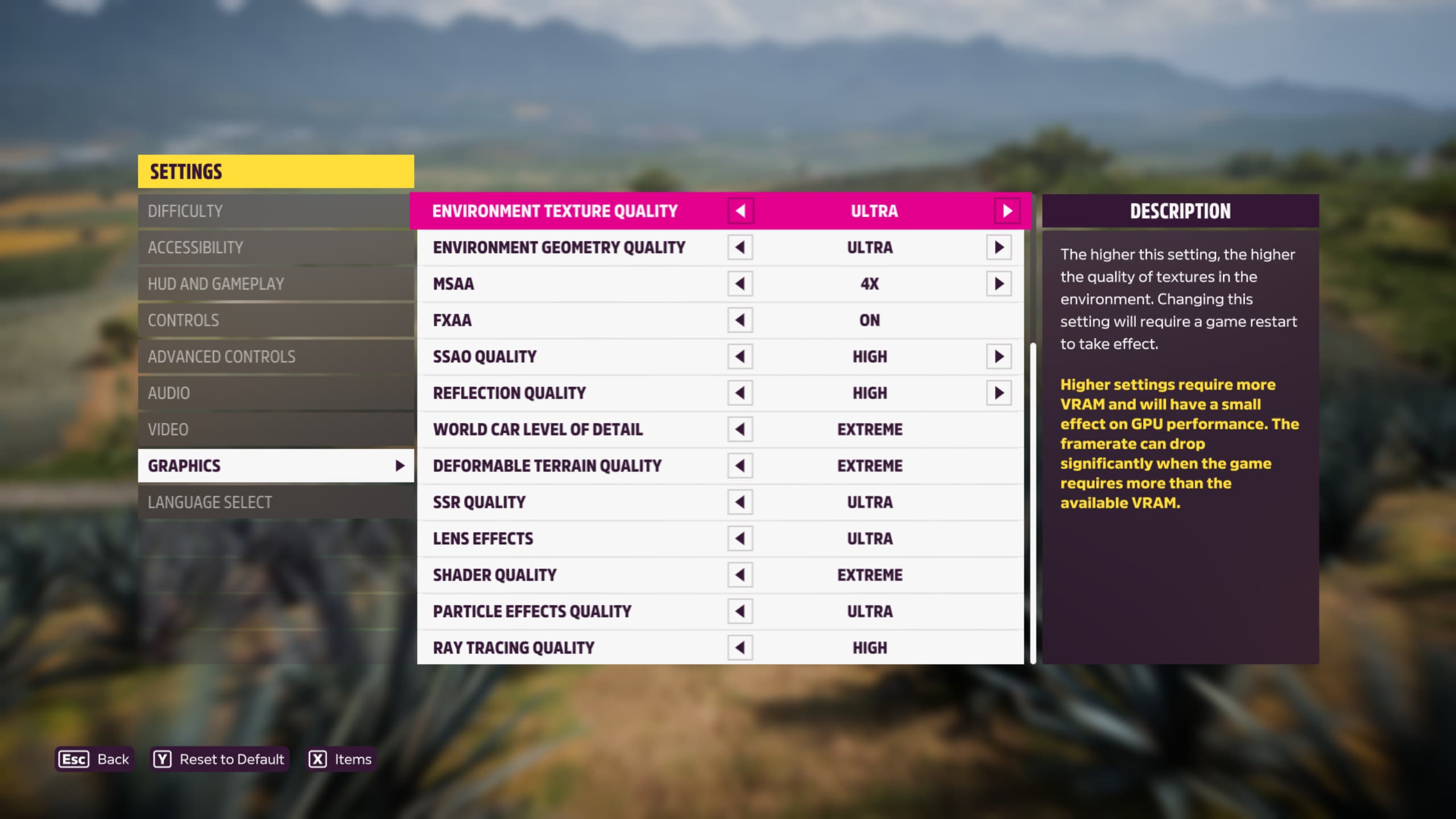This screenshot has height=819, width=1456.
Task: Decrease MSAA using its left arrow
Action: [x=740, y=284]
